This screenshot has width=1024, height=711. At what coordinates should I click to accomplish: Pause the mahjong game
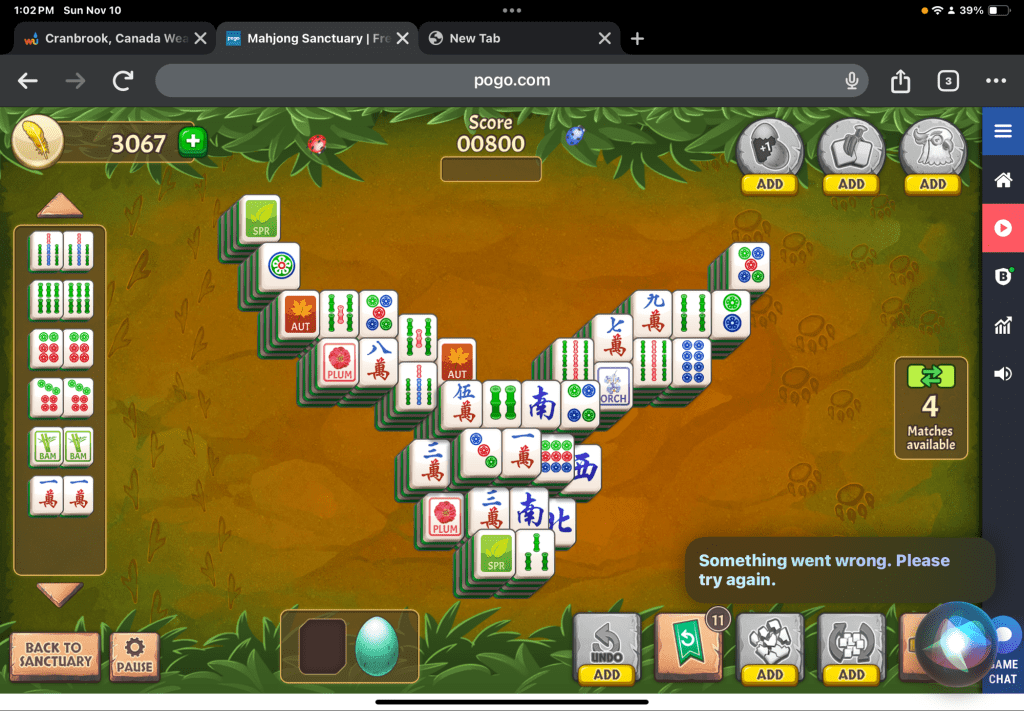coord(134,656)
